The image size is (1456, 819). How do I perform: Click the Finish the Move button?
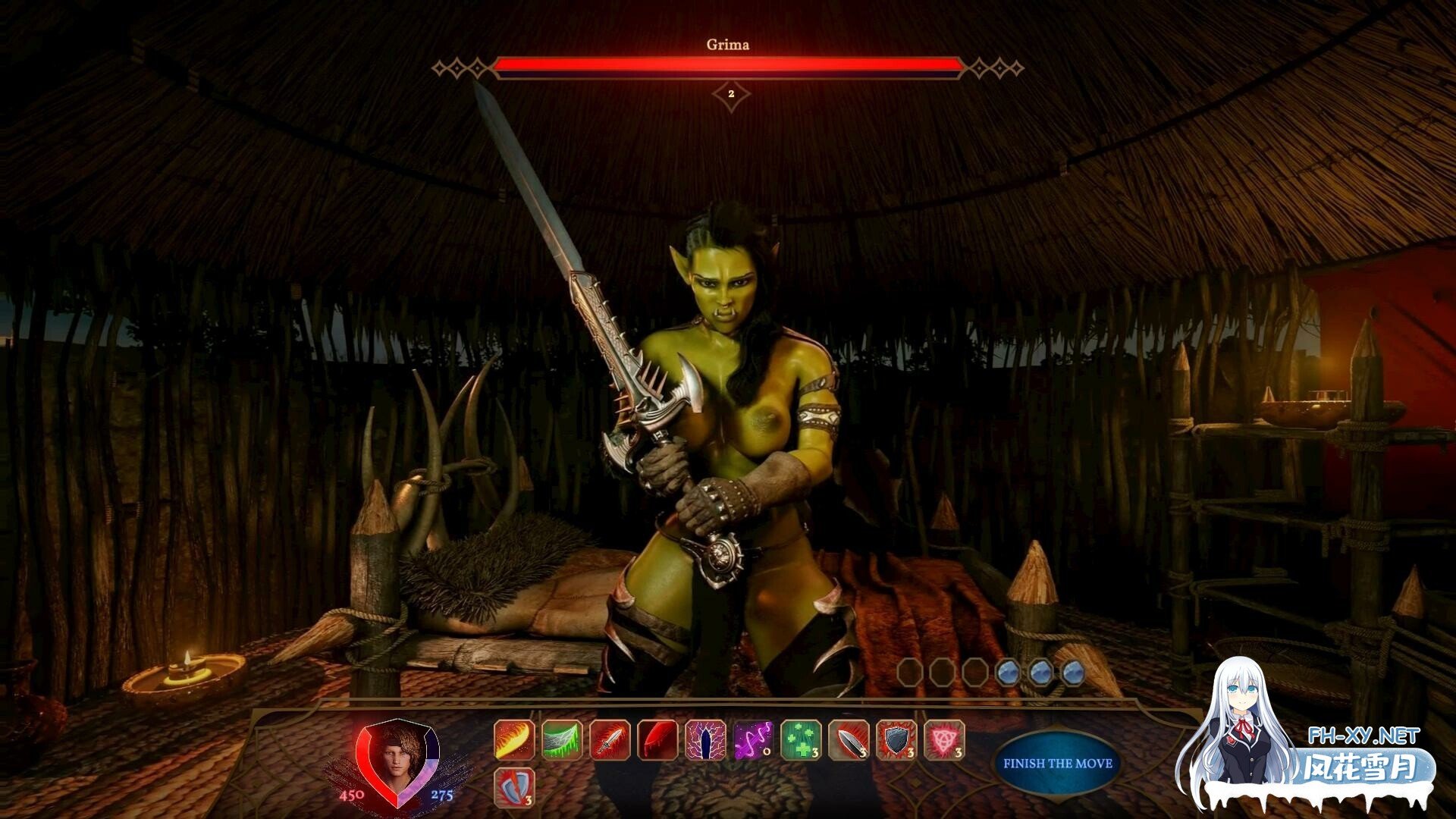pyautogui.click(x=1057, y=764)
